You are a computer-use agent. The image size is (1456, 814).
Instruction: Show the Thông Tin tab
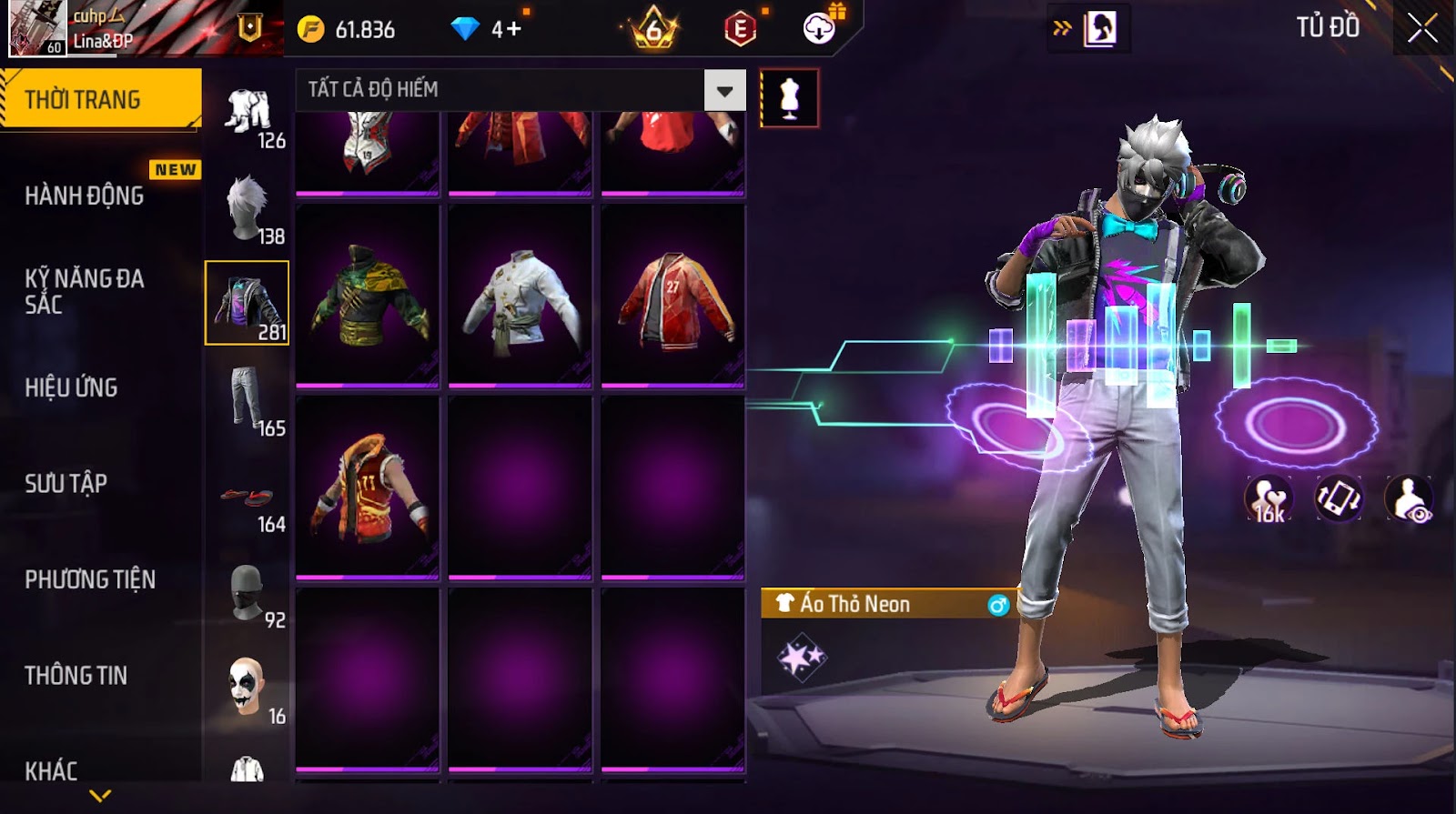tap(76, 675)
